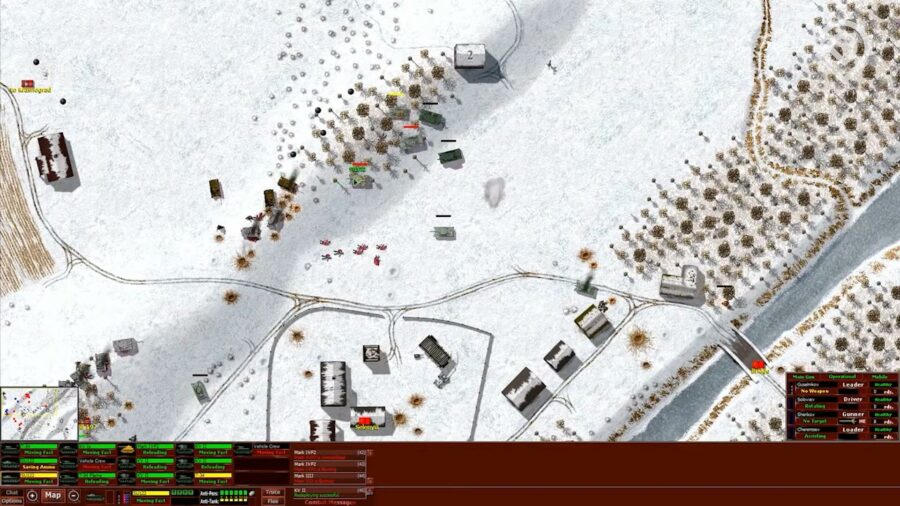Zoom in with the plus button

32,496
